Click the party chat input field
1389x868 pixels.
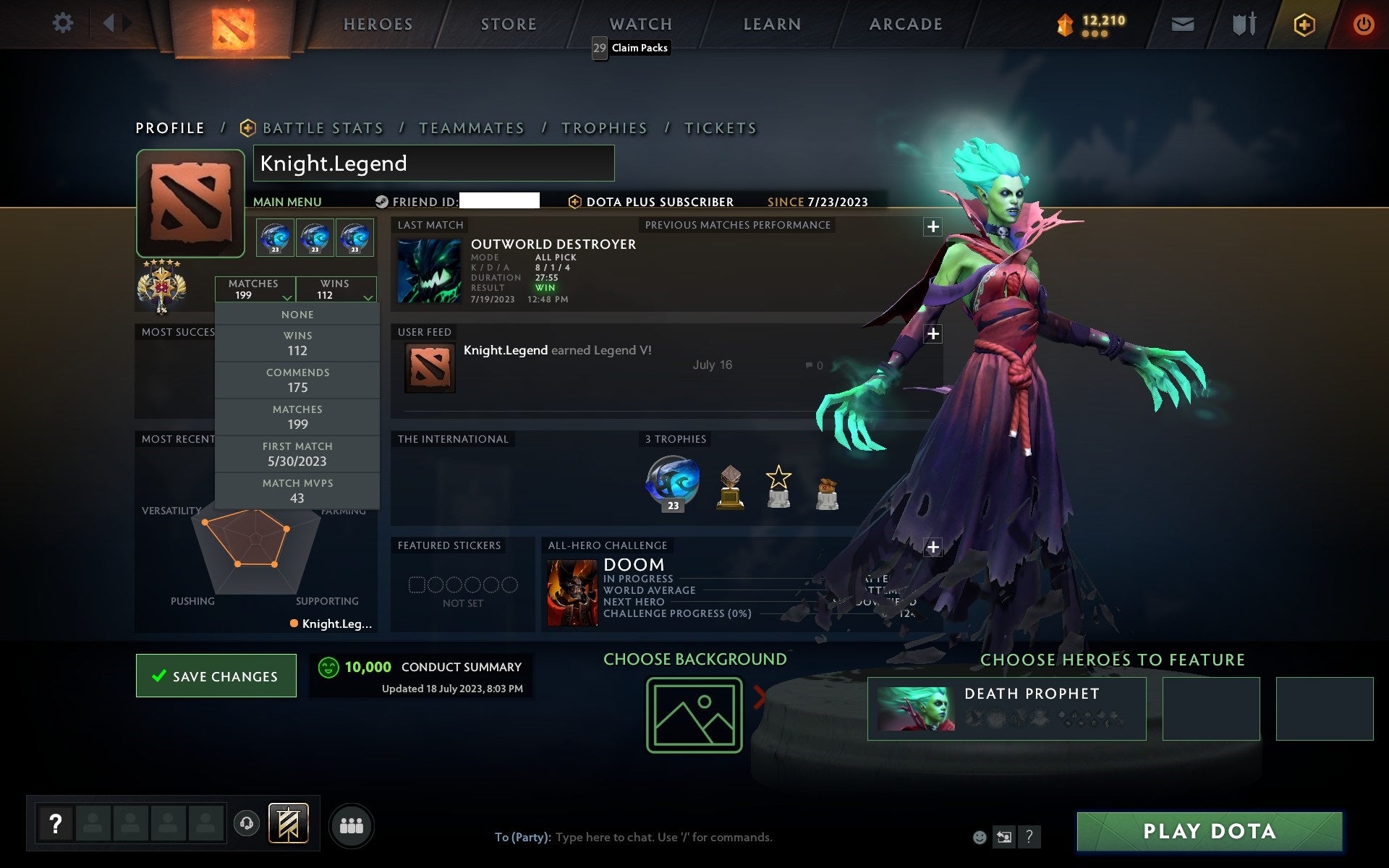coord(637,837)
